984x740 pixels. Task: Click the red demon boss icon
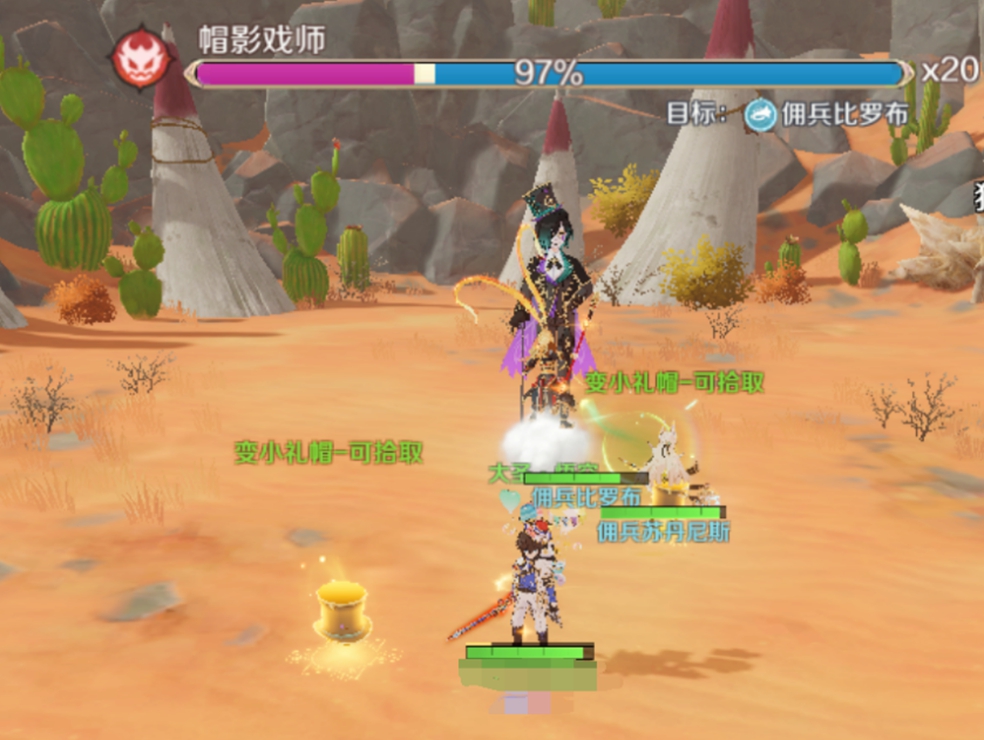pyautogui.click(x=139, y=58)
